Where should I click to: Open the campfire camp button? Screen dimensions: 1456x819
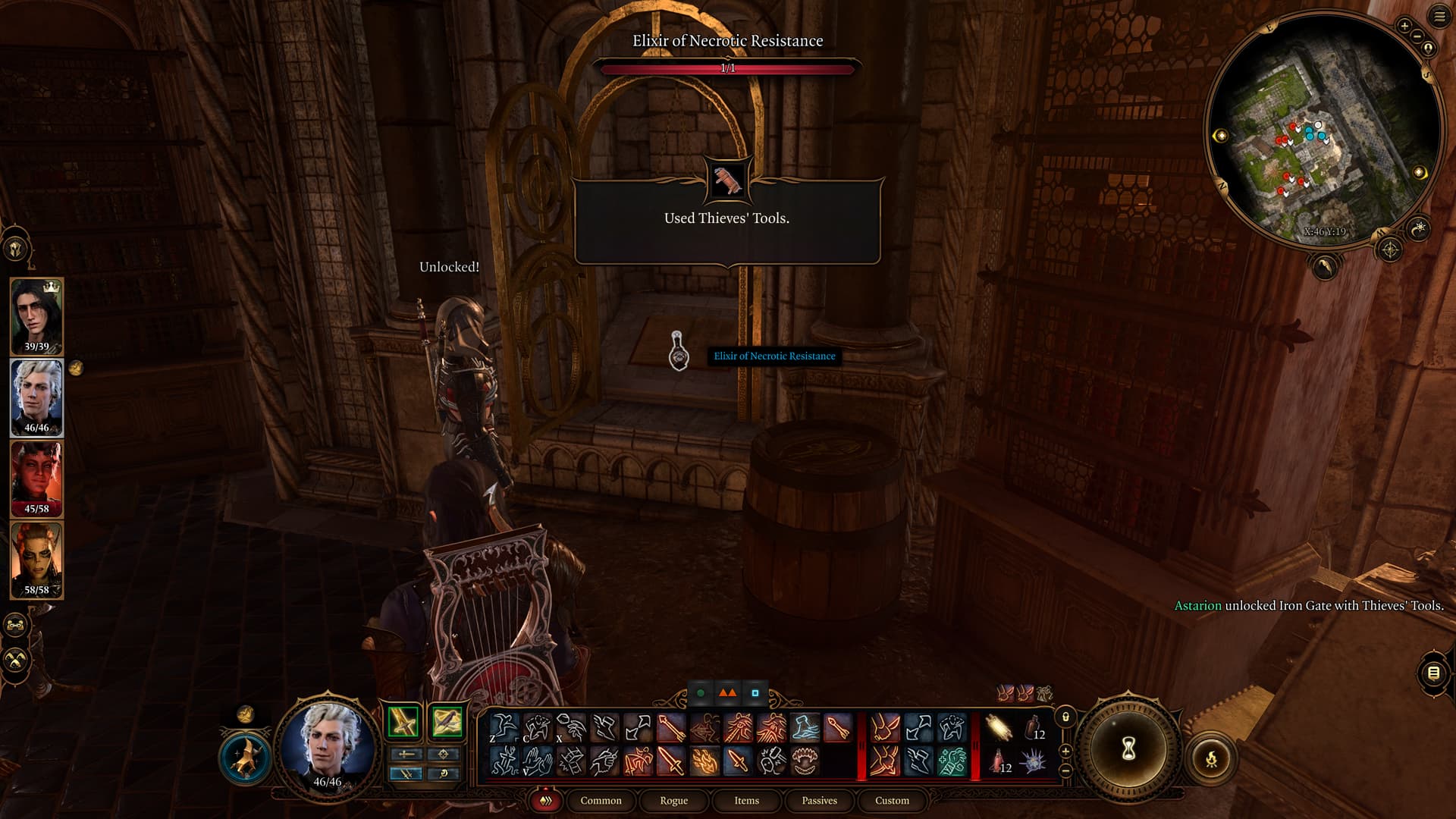tap(1211, 758)
